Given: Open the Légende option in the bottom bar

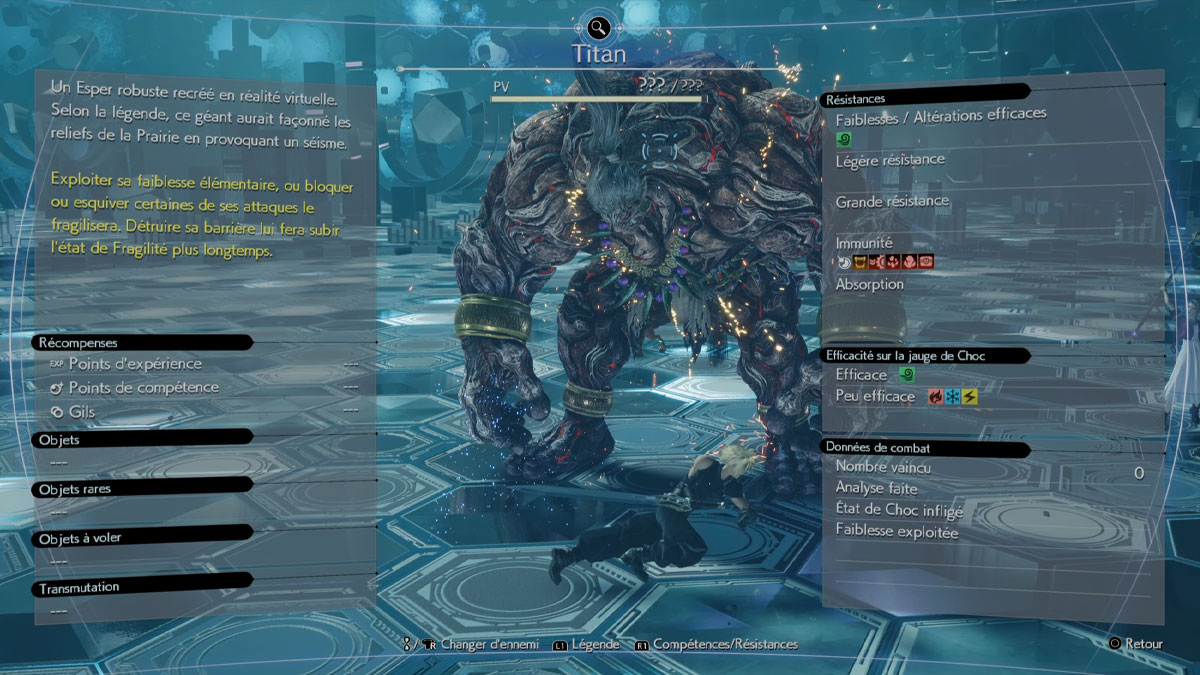Looking at the screenshot, I should click(594, 645).
